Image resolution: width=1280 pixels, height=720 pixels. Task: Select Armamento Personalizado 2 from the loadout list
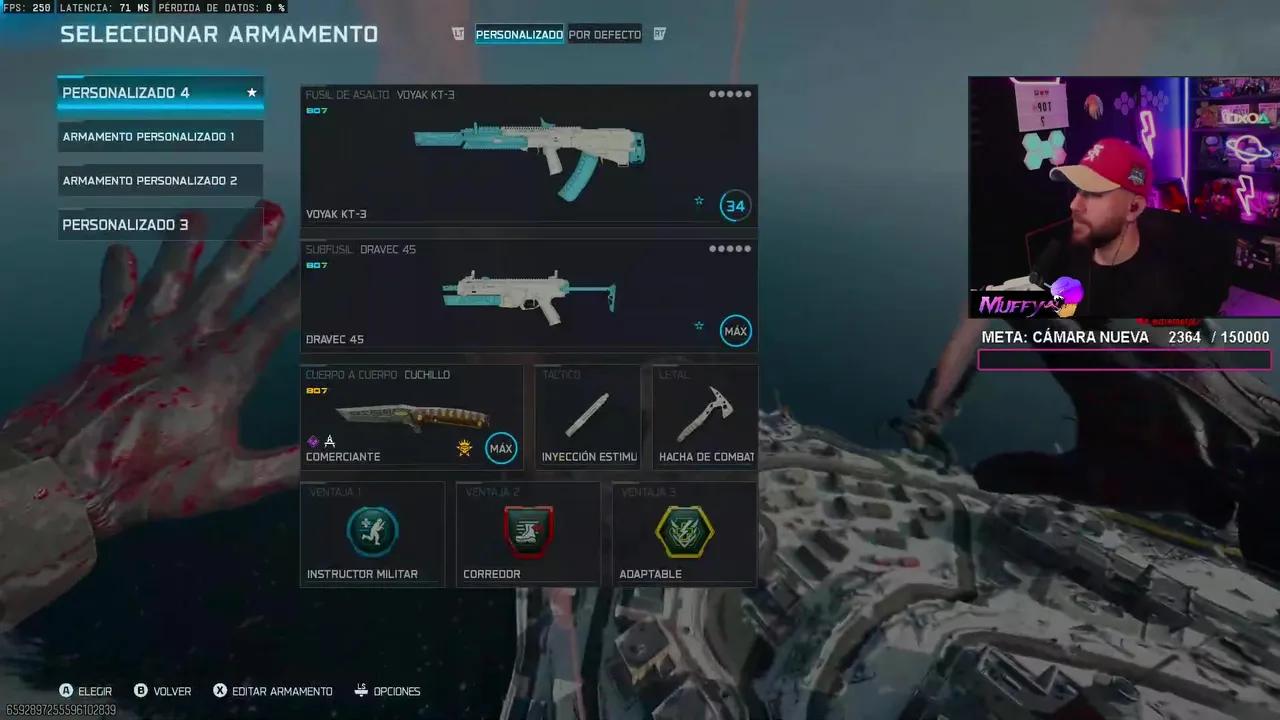click(160, 180)
